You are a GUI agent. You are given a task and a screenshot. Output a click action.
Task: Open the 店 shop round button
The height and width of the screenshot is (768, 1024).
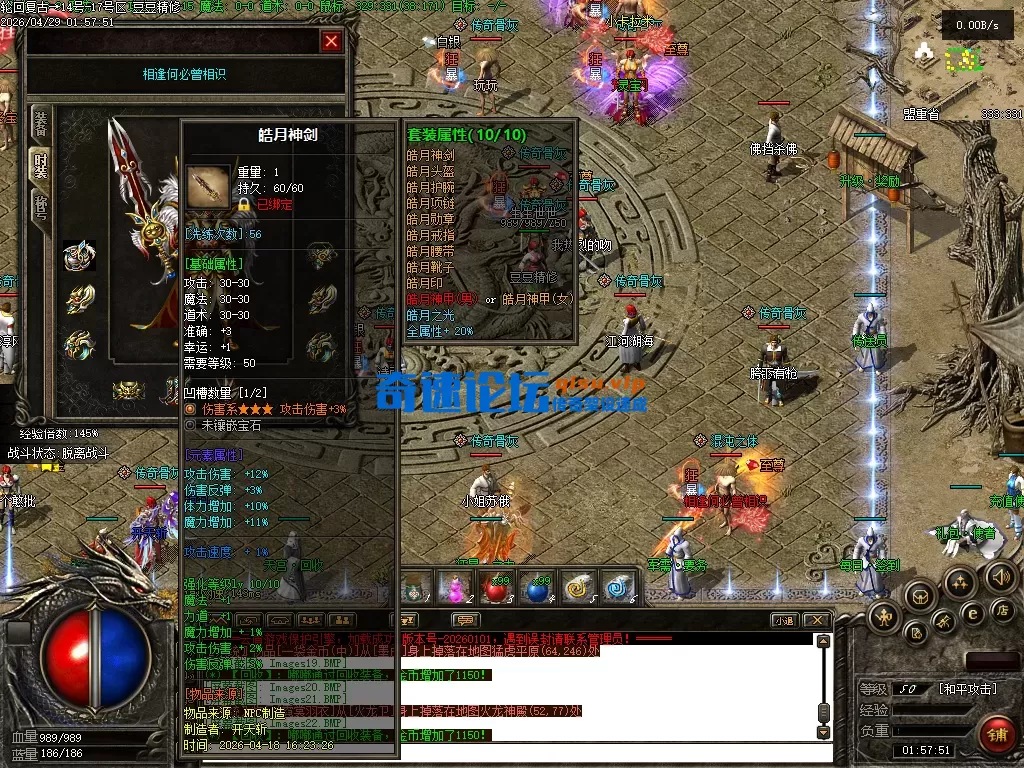pyautogui.click(x=1001, y=609)
